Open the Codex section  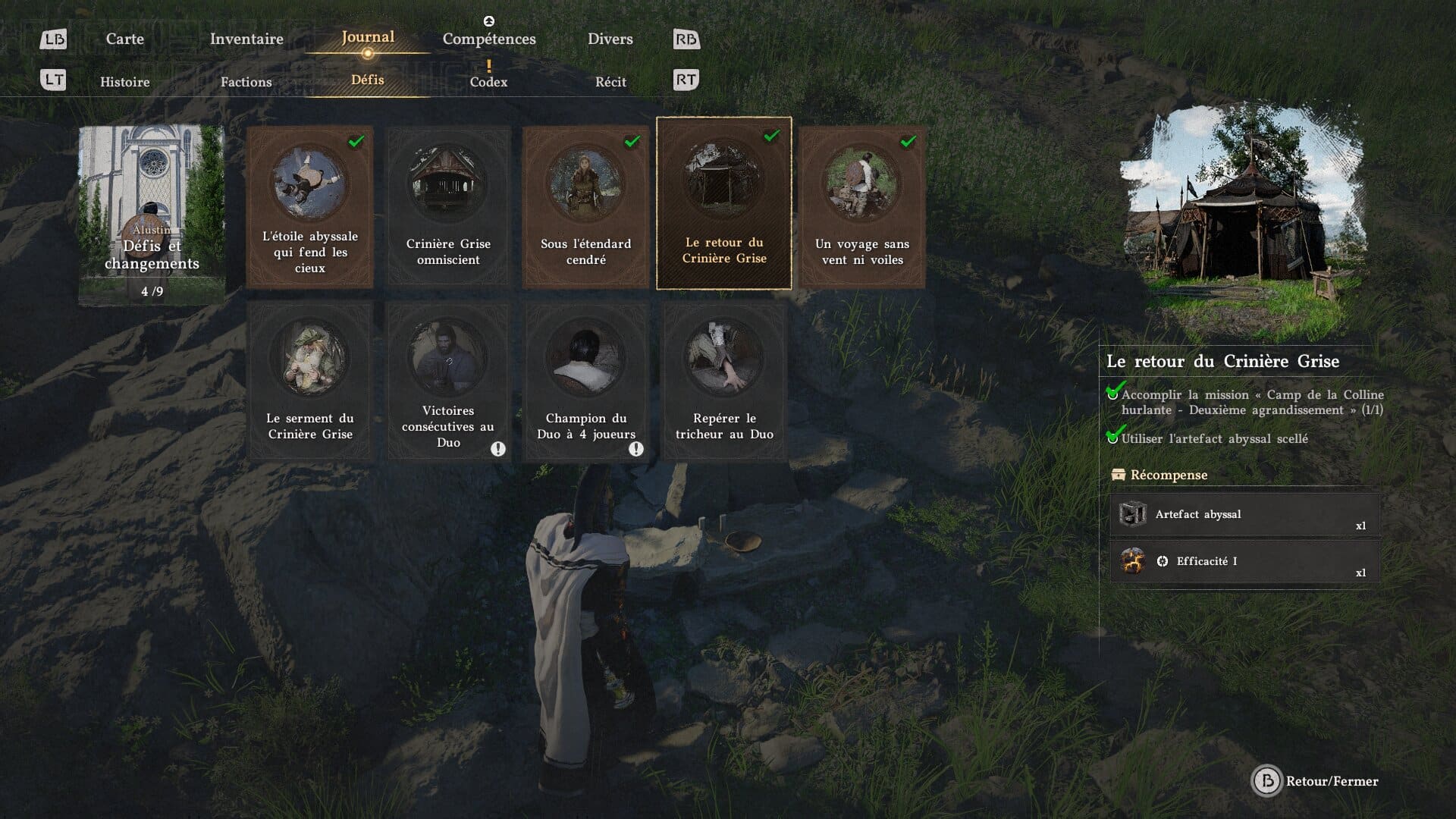488,82
